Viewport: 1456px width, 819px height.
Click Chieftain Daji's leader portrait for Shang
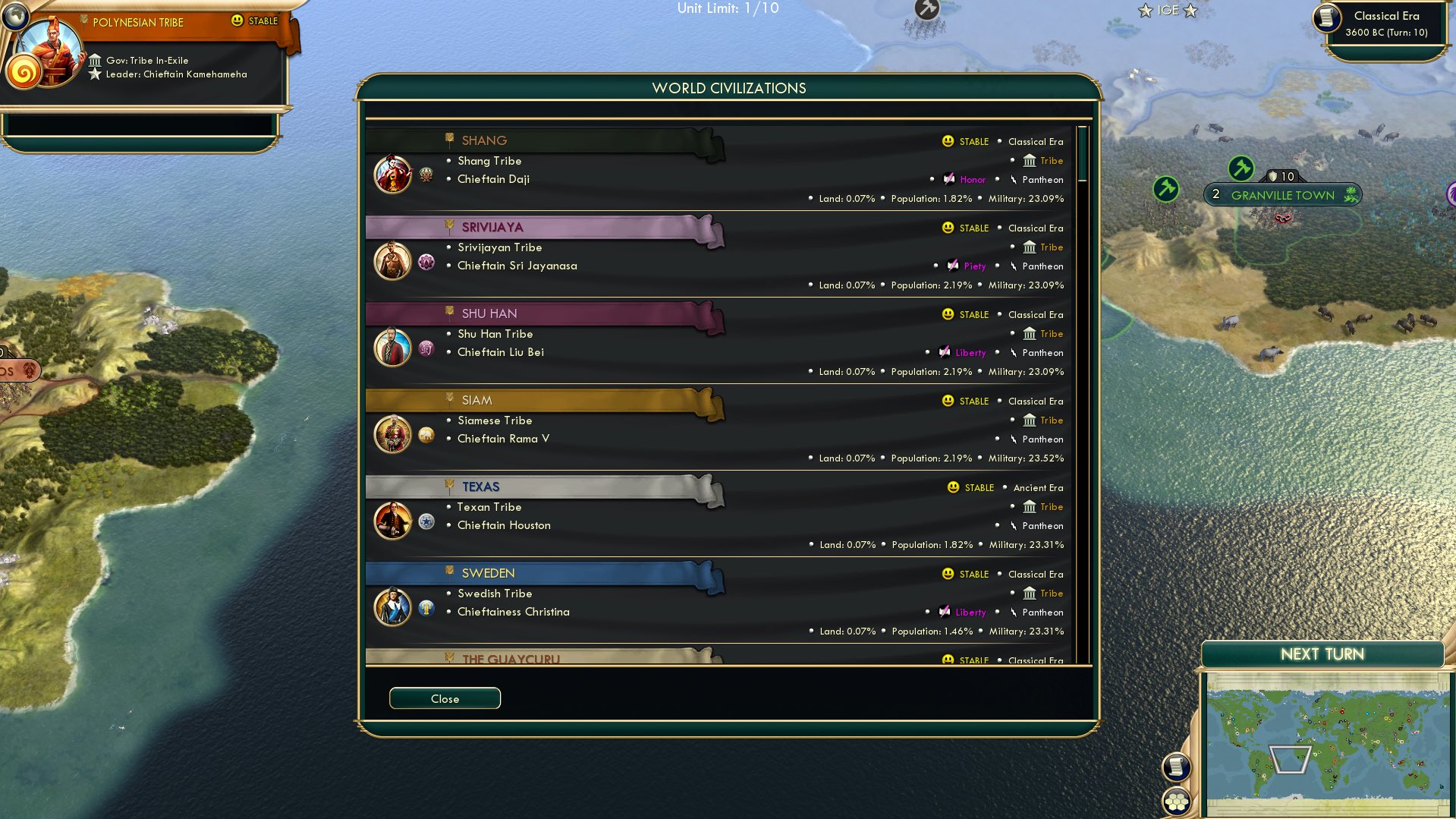(x=393, y=174)
